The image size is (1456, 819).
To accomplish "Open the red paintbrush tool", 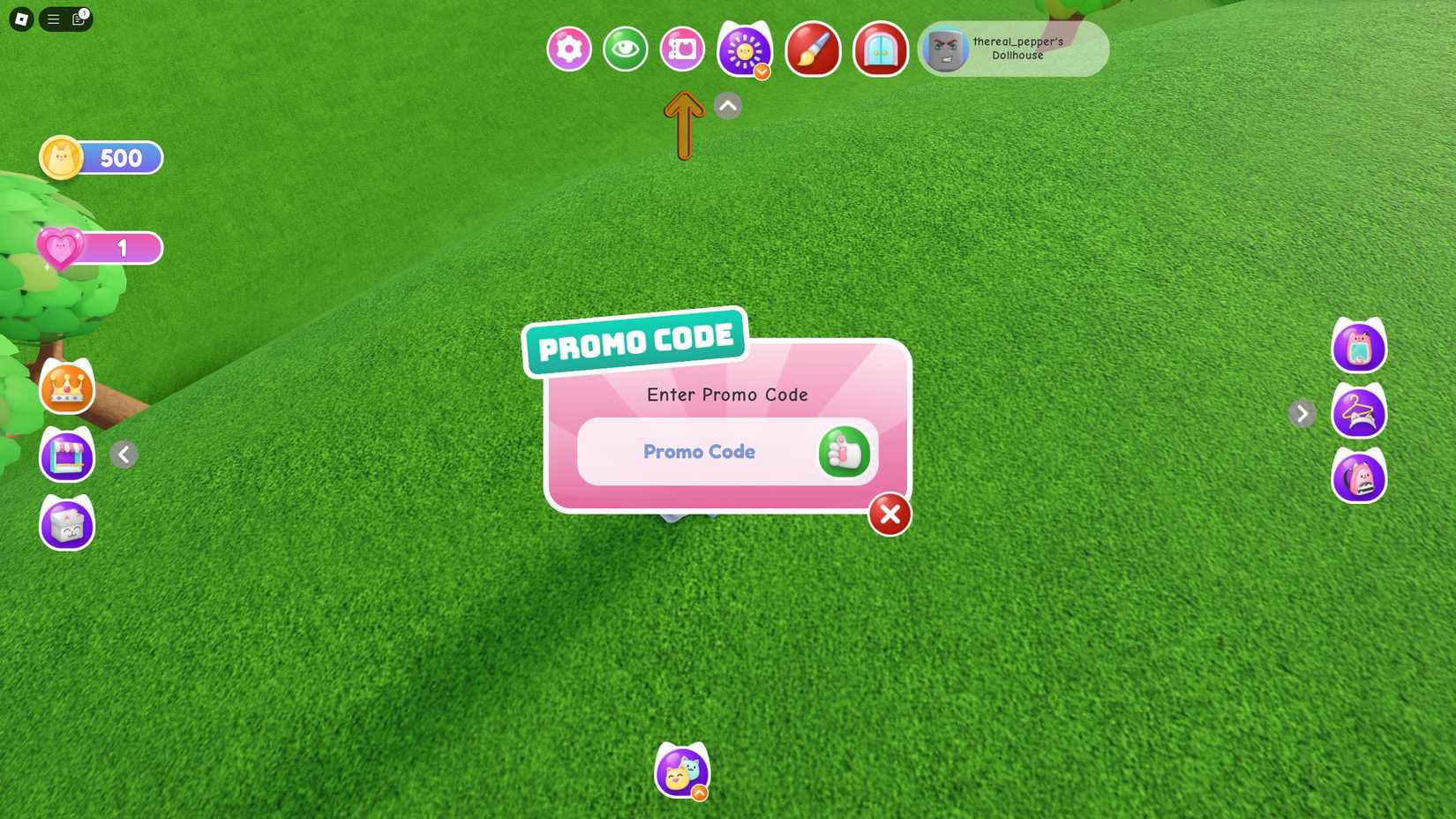I will (813, 50).
